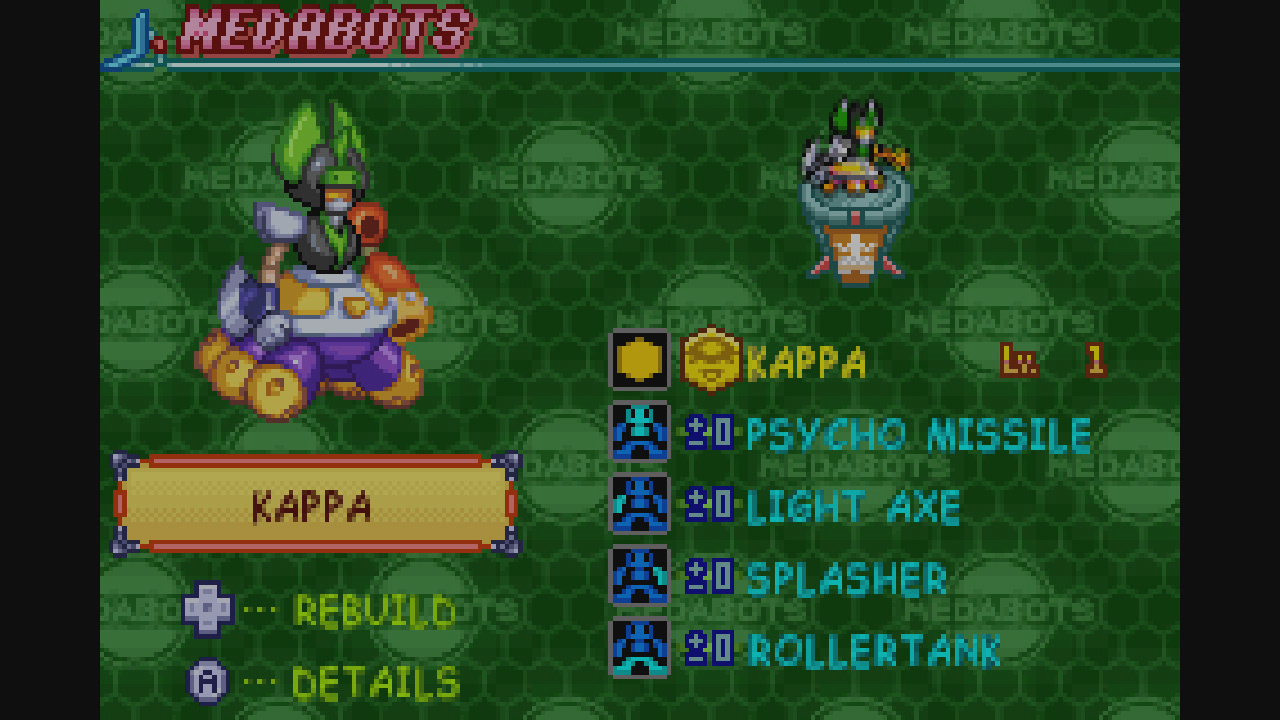Select the gold medal icon
1280x720 pixels.
[x=638, y=363]
